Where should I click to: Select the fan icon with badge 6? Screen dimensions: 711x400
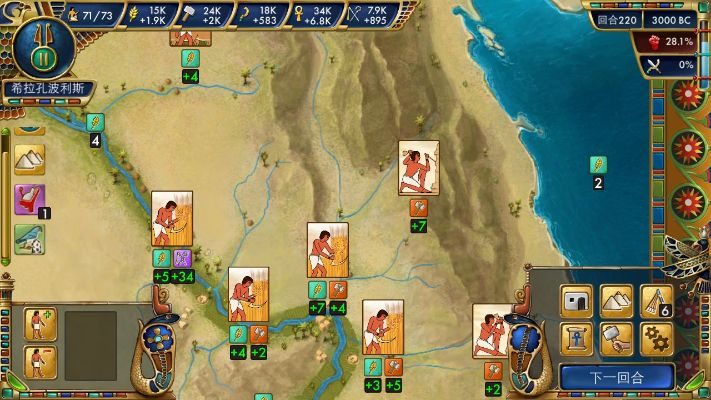tap(655, 300)
